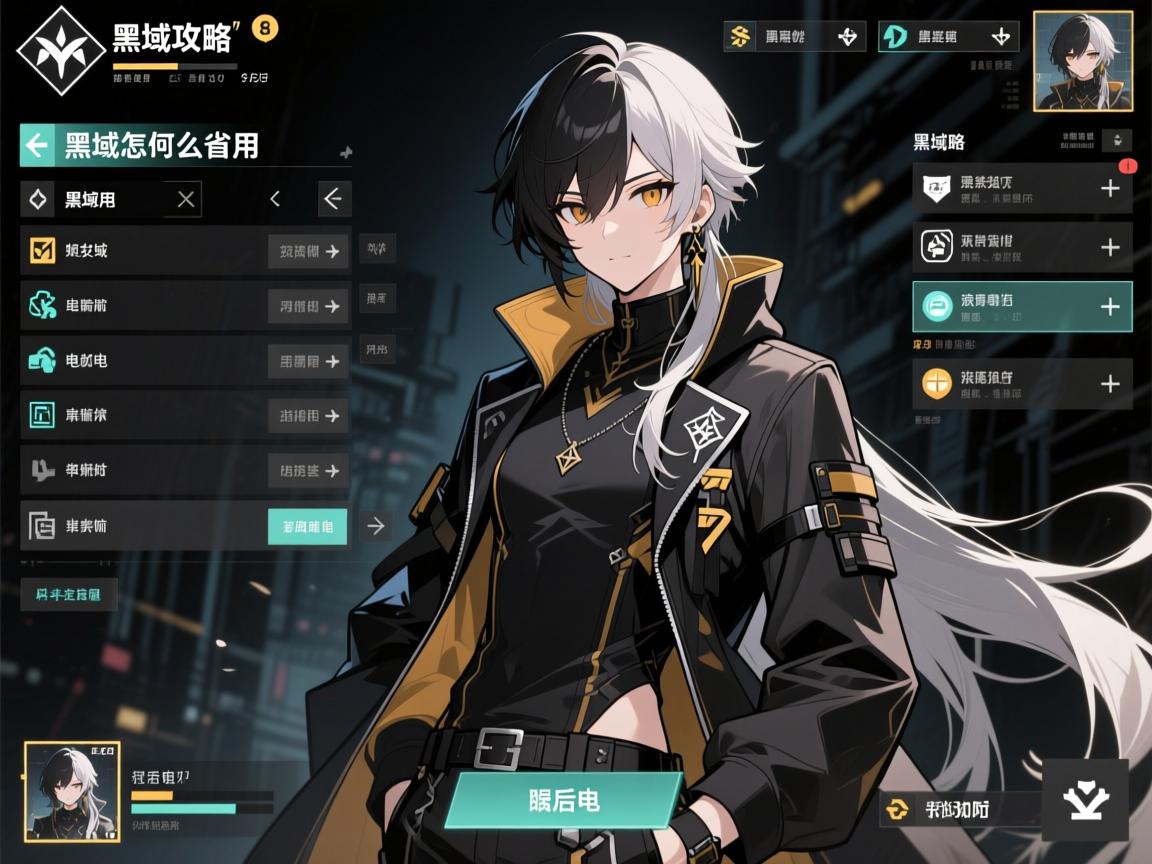Go back using the teal arrow button
Viewport: 1152px width, 864px height.
37,146
